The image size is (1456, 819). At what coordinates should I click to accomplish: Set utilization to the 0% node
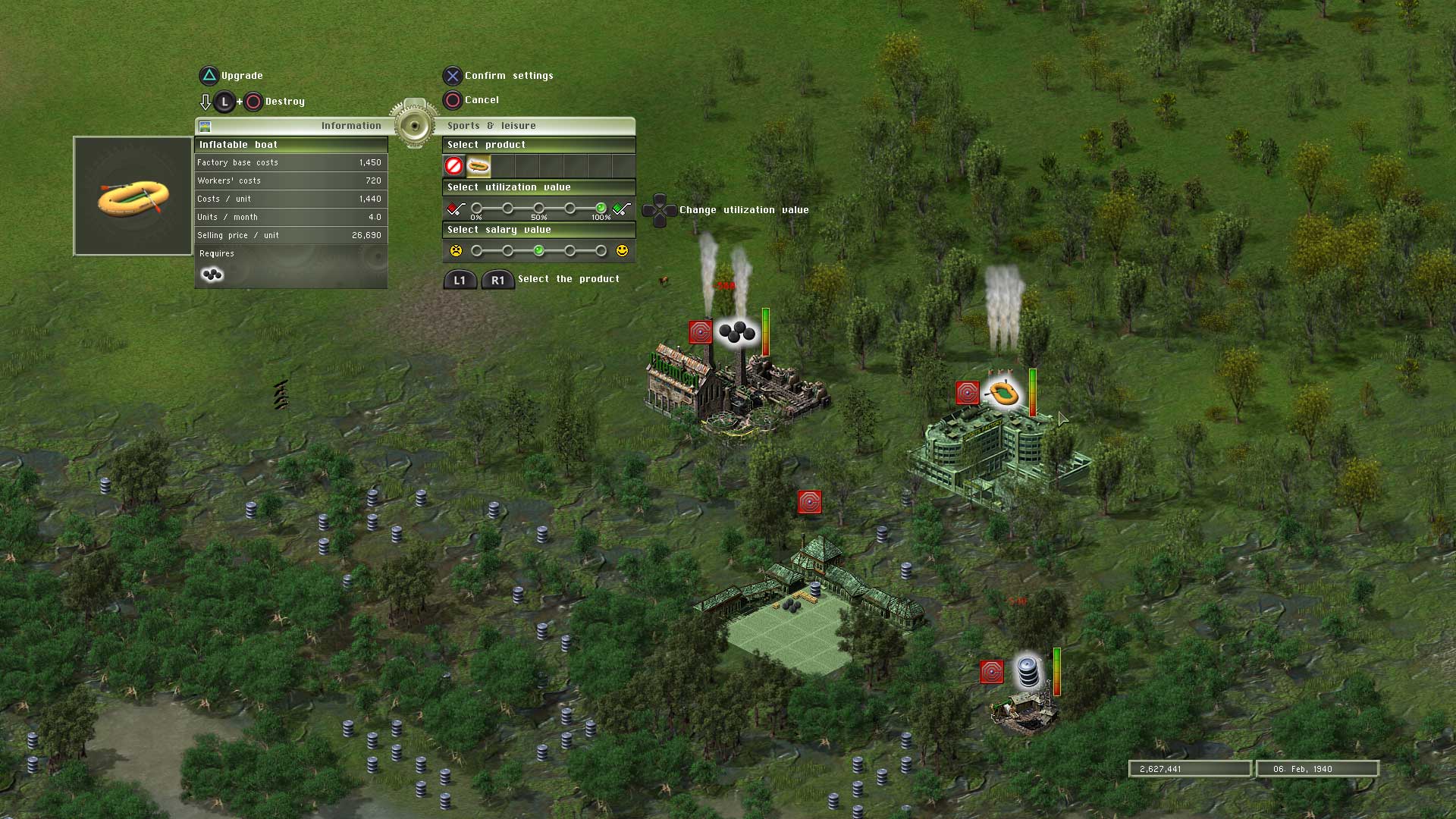coord(476,208)
